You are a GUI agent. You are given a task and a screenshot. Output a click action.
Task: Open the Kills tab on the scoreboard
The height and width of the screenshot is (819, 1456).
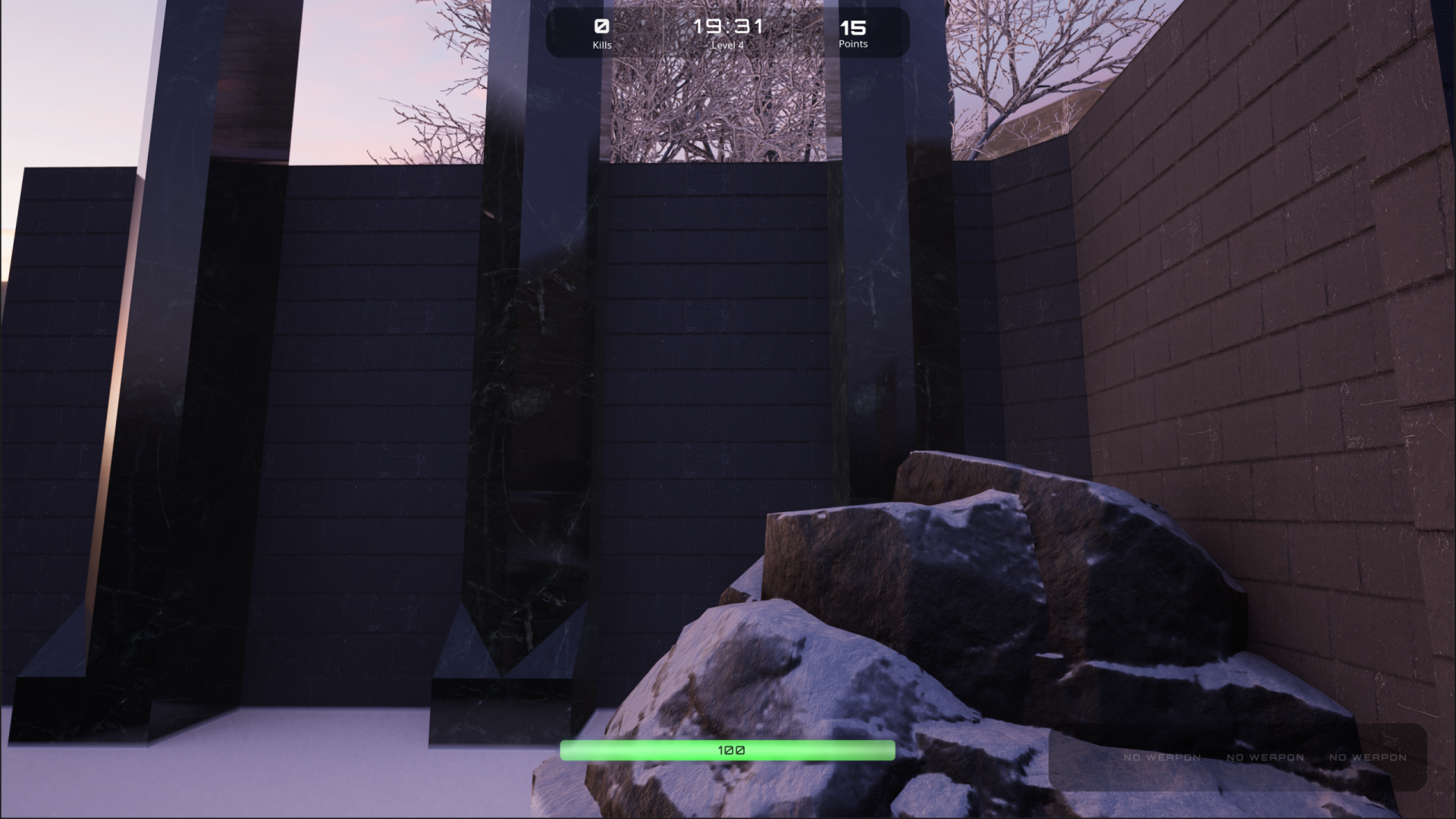(601, 44)
